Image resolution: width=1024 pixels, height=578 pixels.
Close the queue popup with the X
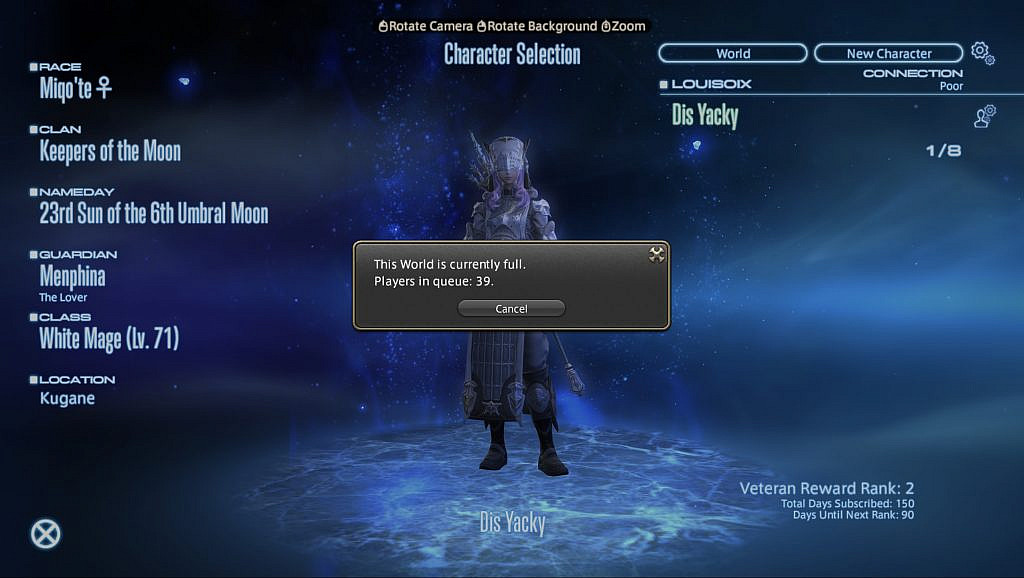(x=656, y=255)
